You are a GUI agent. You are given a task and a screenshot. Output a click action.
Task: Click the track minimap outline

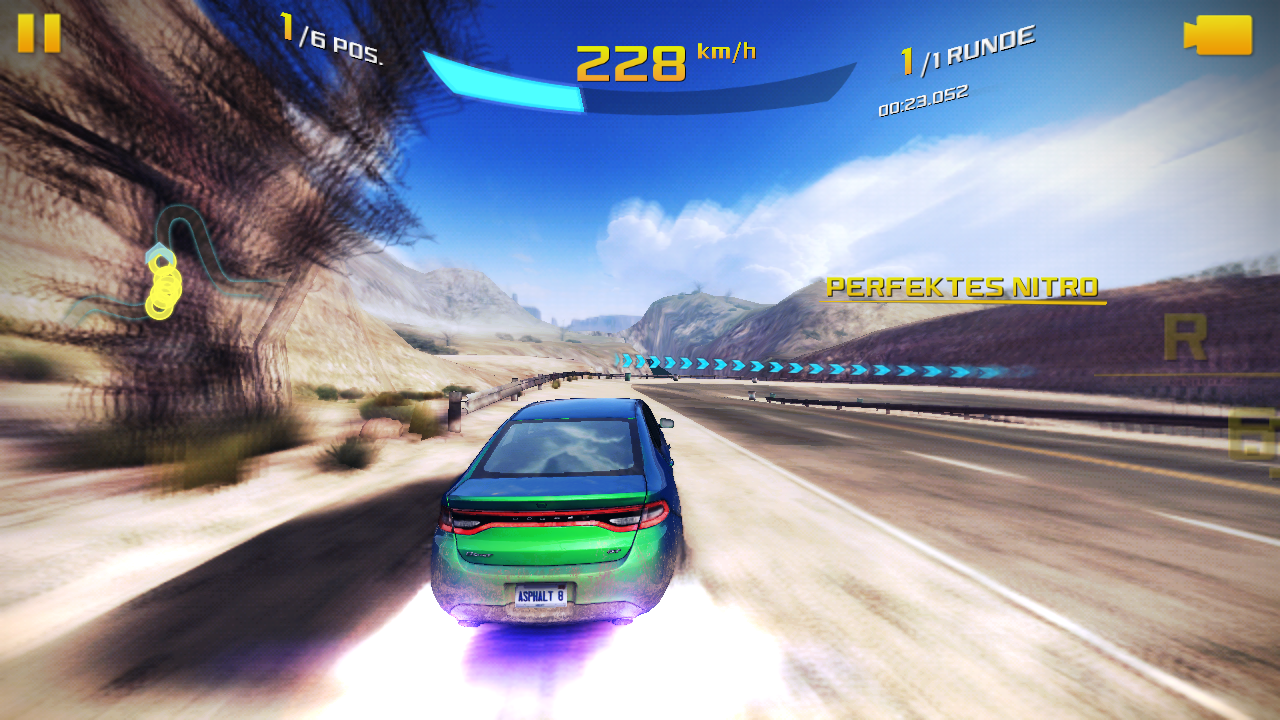172,265
